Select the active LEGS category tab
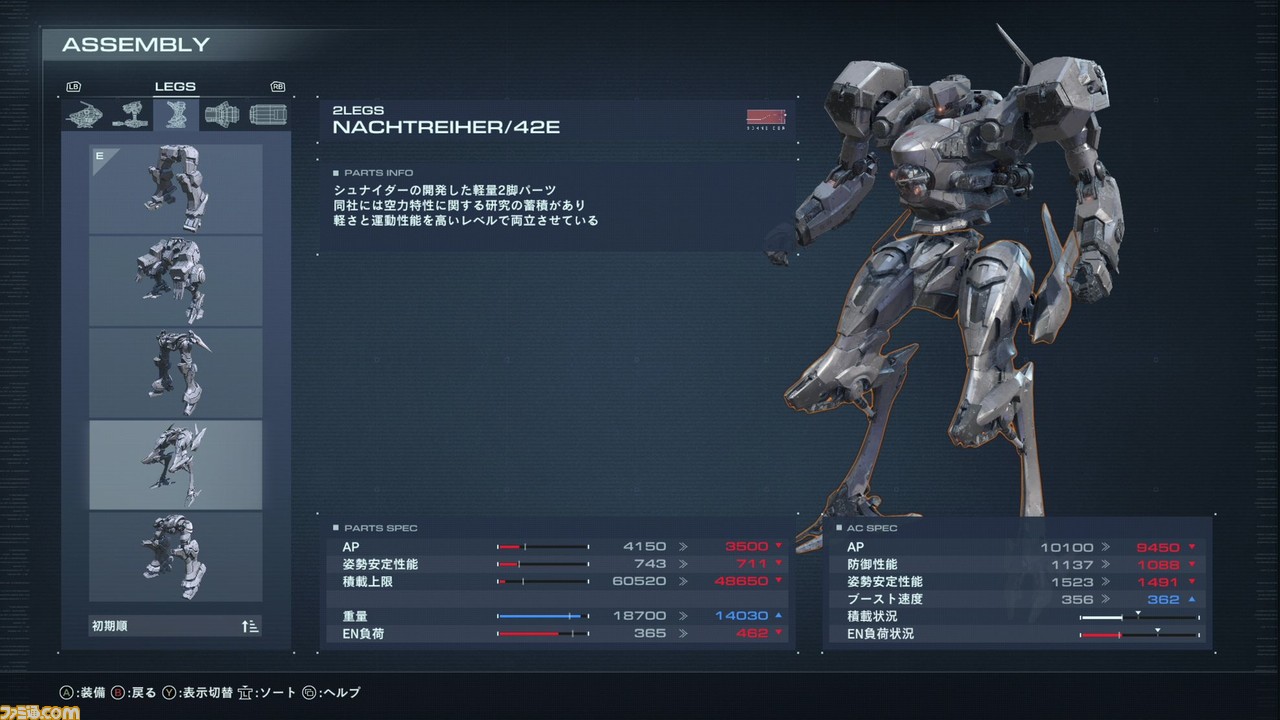 tap(175, 115)
